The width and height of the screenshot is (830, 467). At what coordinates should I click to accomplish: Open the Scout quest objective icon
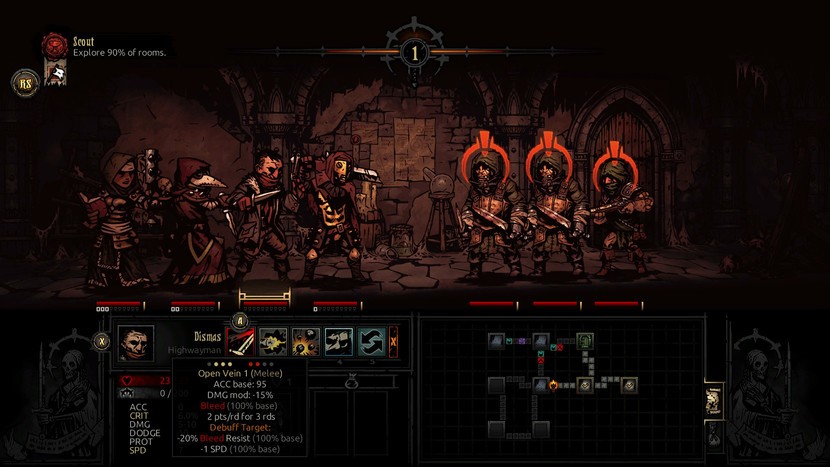(55, 46)
